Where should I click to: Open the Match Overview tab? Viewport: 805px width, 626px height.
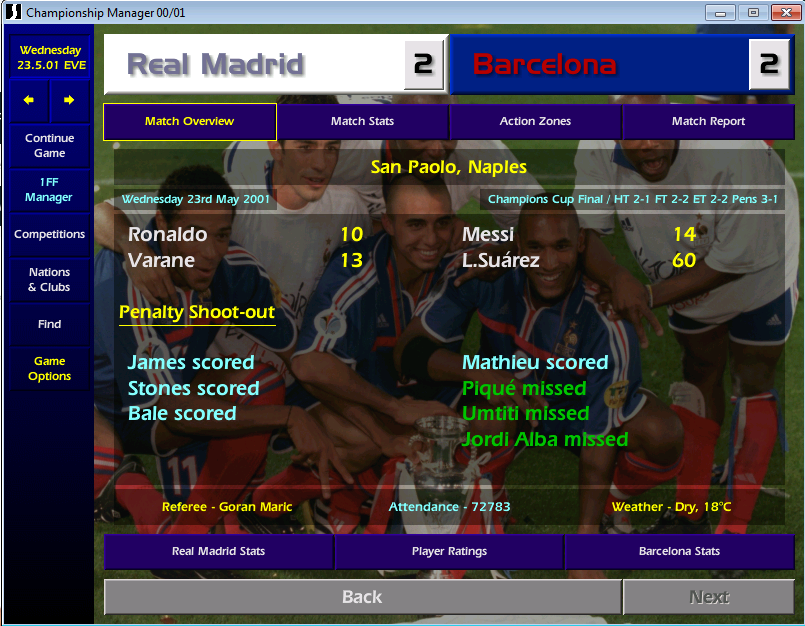coord(189,121)
